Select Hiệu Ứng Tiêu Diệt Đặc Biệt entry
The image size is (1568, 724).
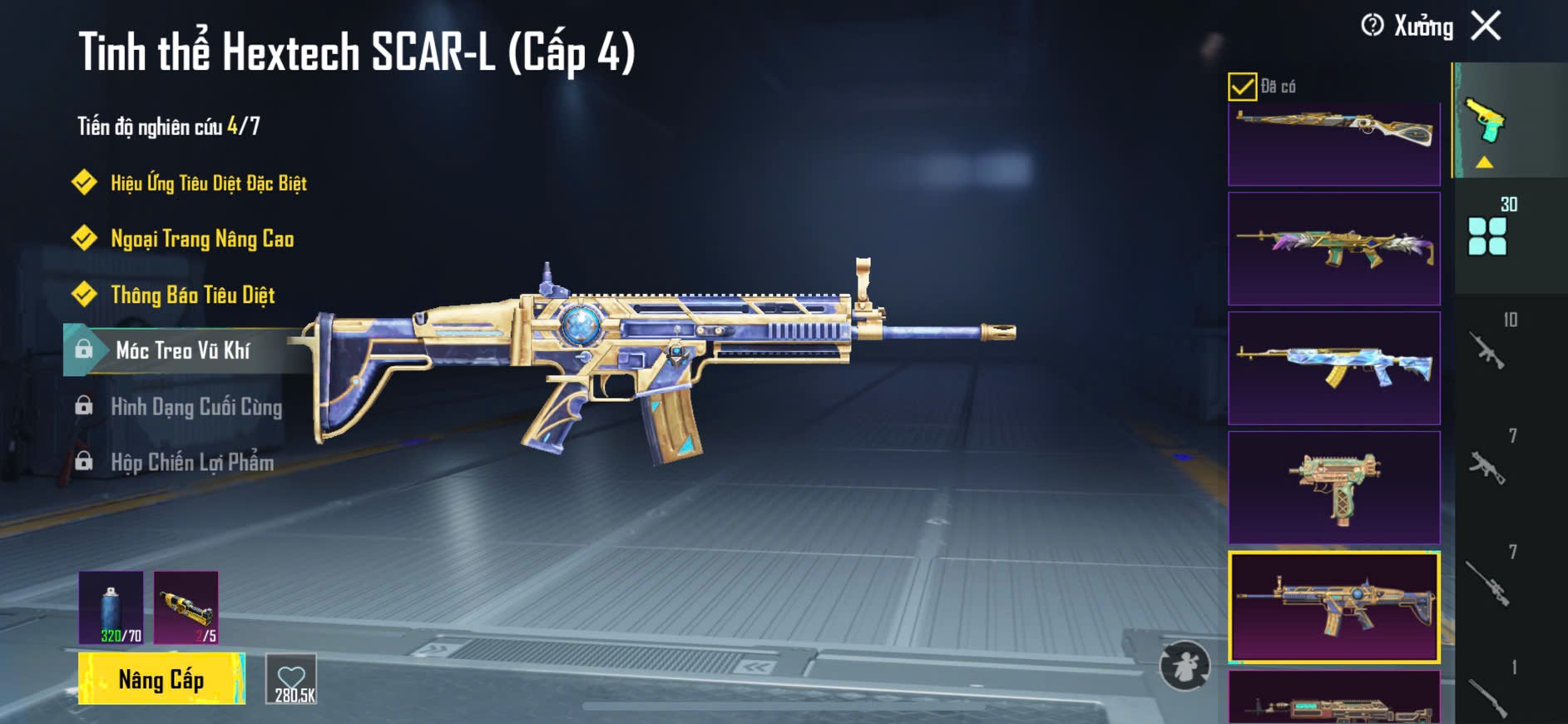pyautogui.click(x=208, y=183)
